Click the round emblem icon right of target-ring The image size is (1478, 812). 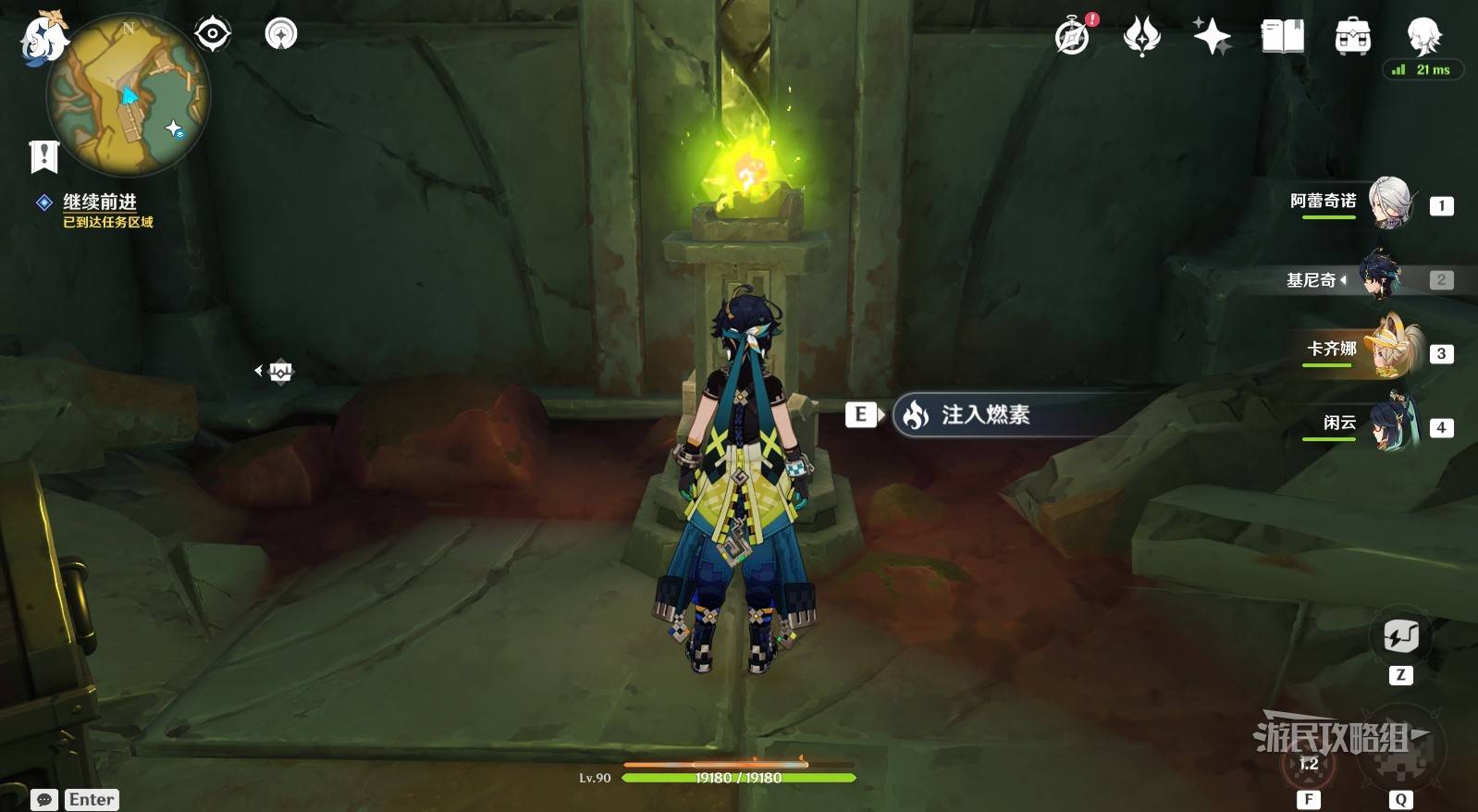pos(281,34)
